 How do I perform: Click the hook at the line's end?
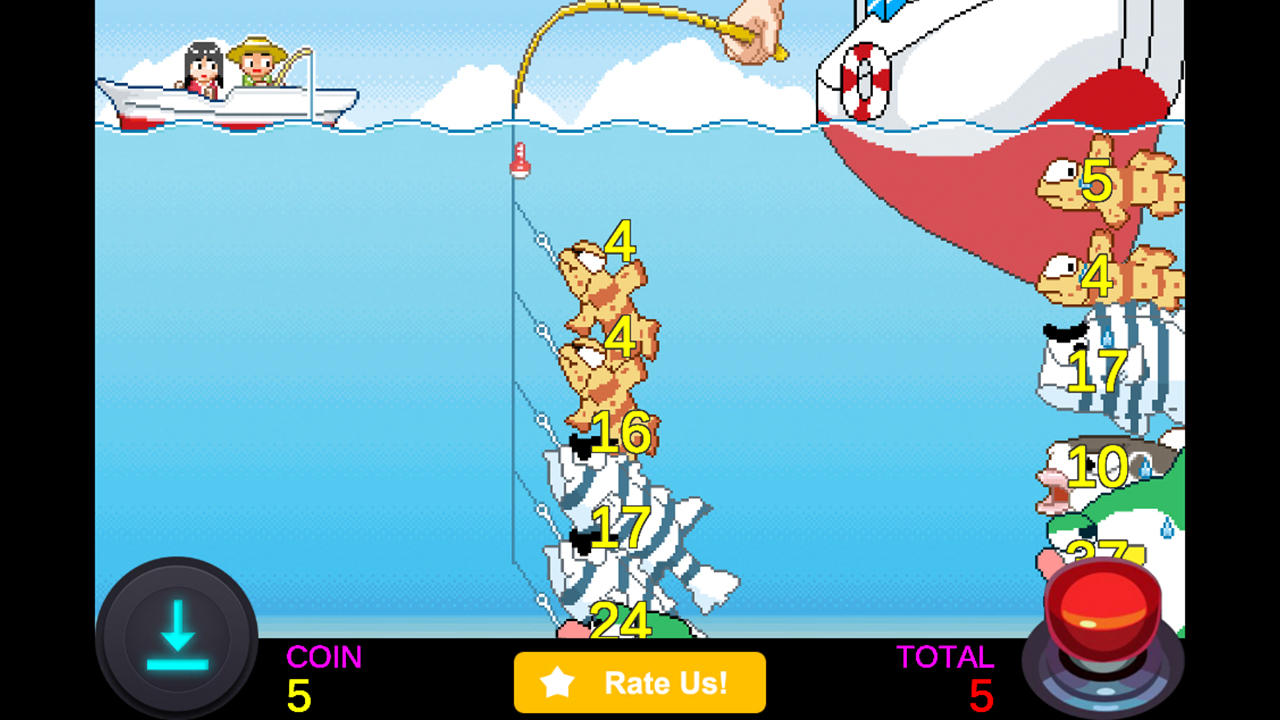tap(540, 600)
